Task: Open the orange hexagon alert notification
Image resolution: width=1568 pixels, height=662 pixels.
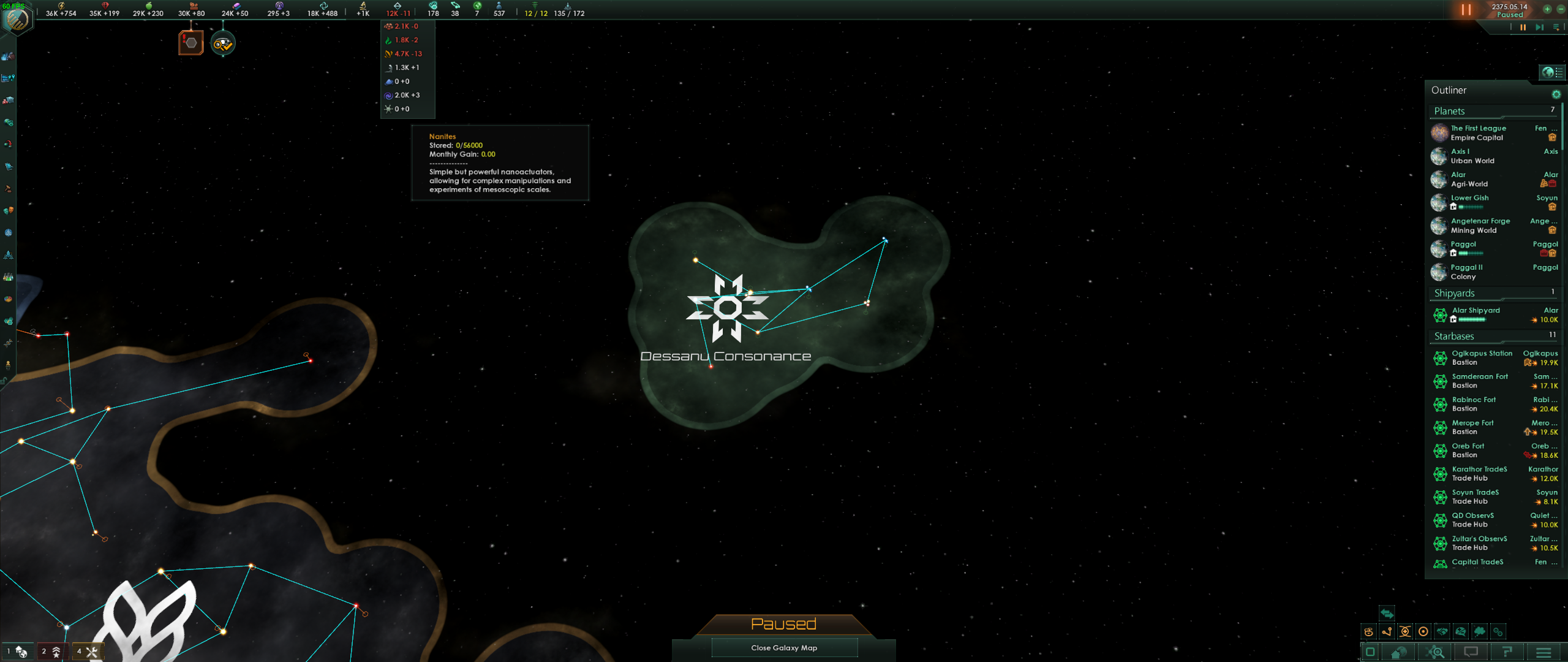Action: pos(191,43)
